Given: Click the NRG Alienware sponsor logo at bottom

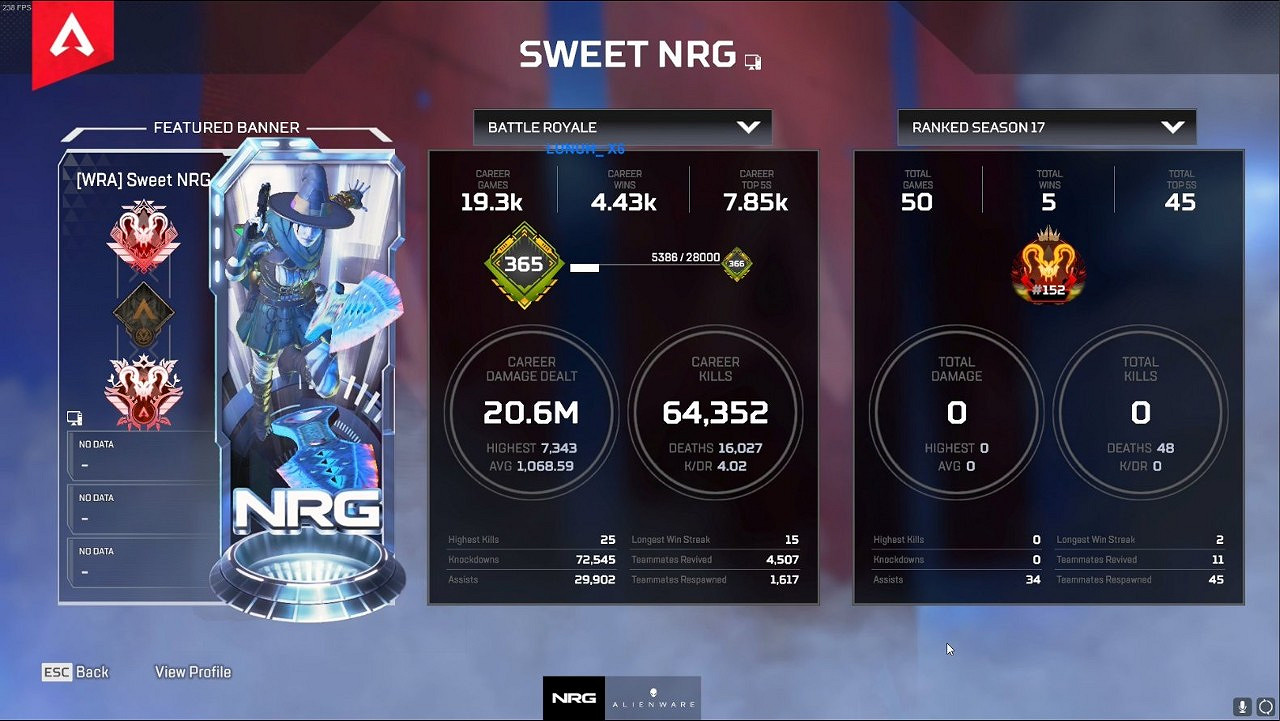Looking at the screenshot, I should [x=620, y=699].
